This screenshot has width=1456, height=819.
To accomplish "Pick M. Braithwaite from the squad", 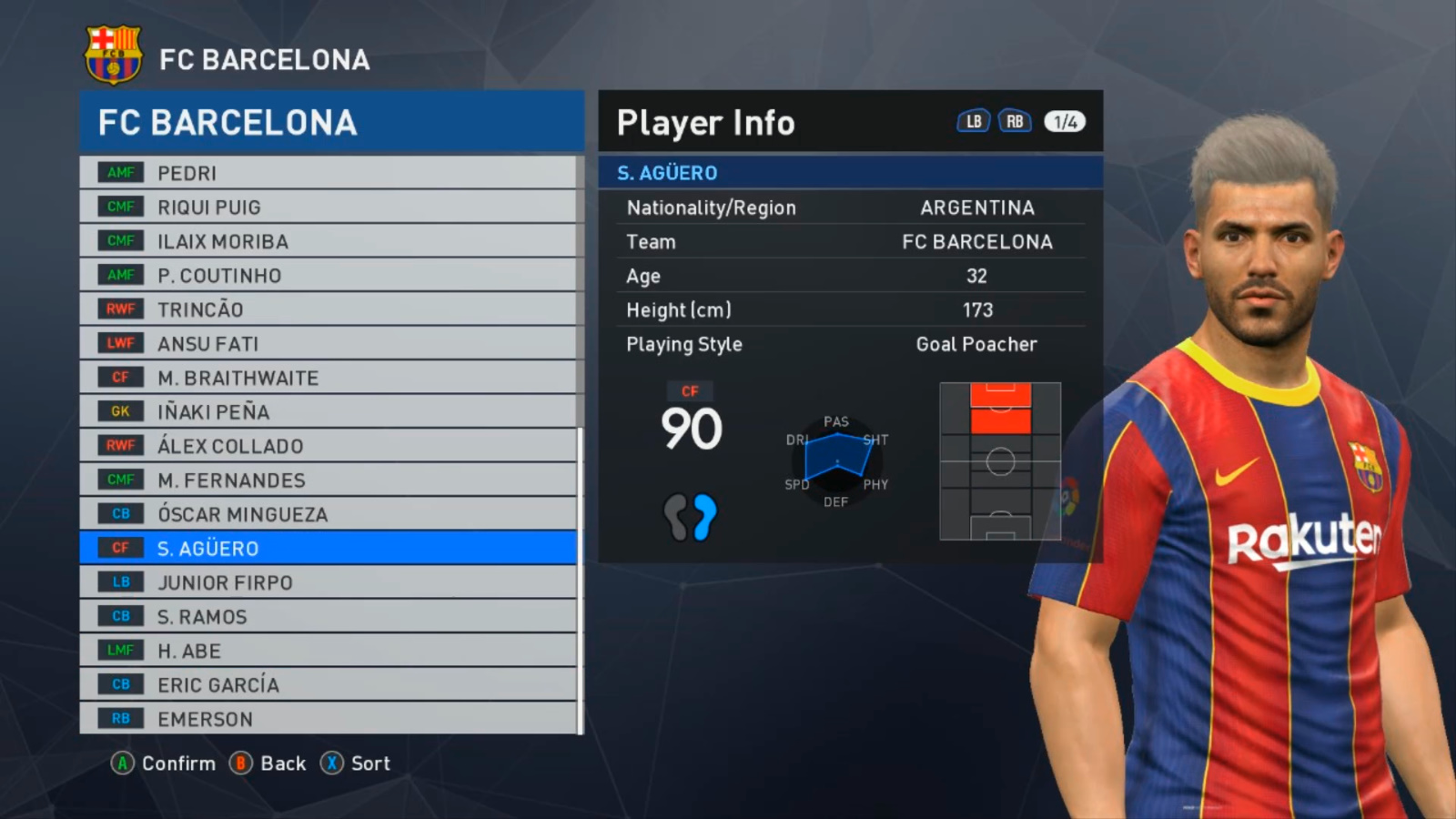I will tap(328, 378).
